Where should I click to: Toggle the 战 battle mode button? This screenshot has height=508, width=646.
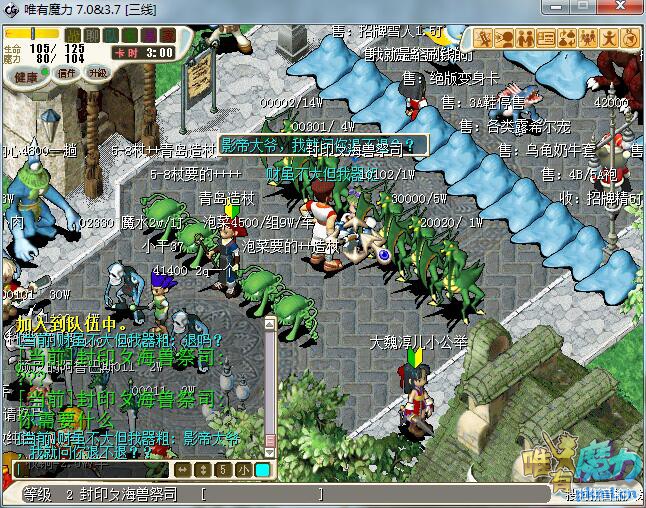click(73, 36)
